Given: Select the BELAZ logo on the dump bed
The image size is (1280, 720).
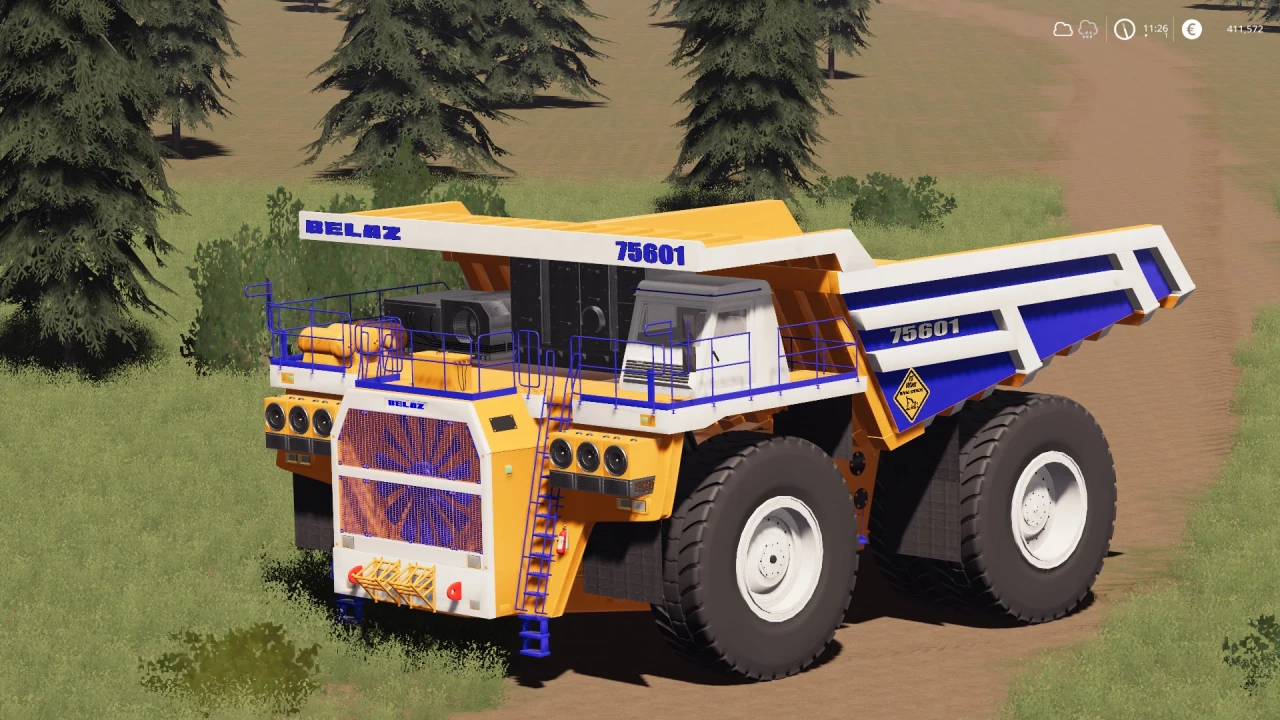Looking at the screenshot, I should (x=354, y=230).
